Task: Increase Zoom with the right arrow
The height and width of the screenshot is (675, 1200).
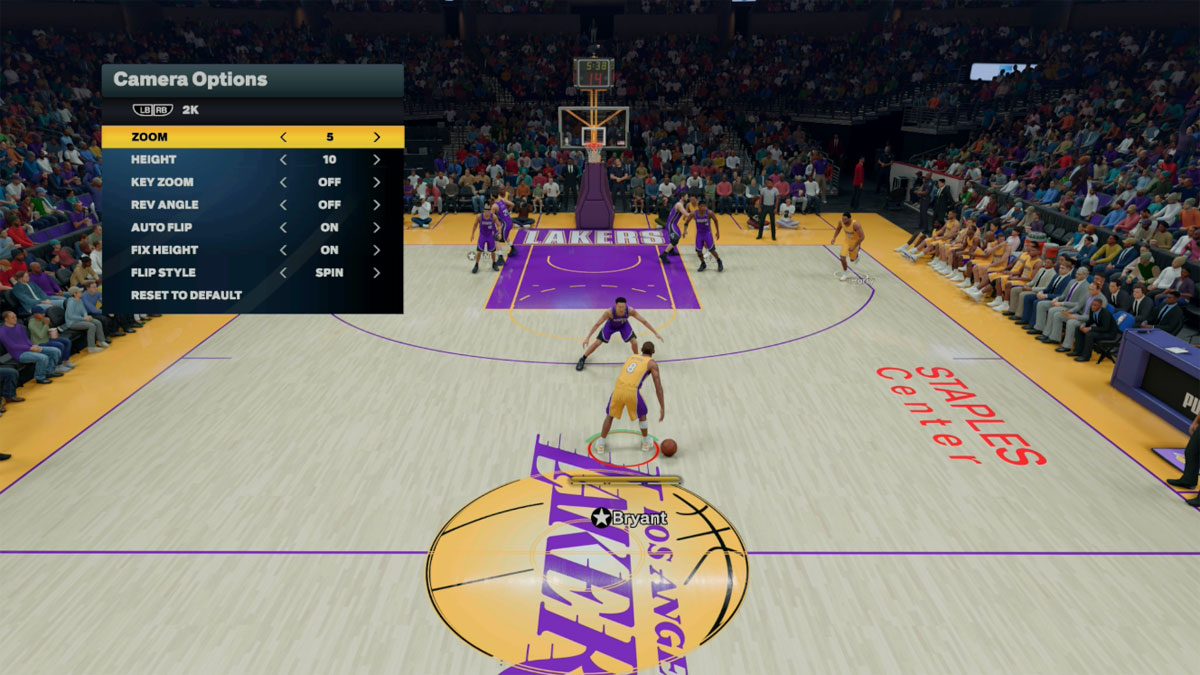Action: coord(376,137)
